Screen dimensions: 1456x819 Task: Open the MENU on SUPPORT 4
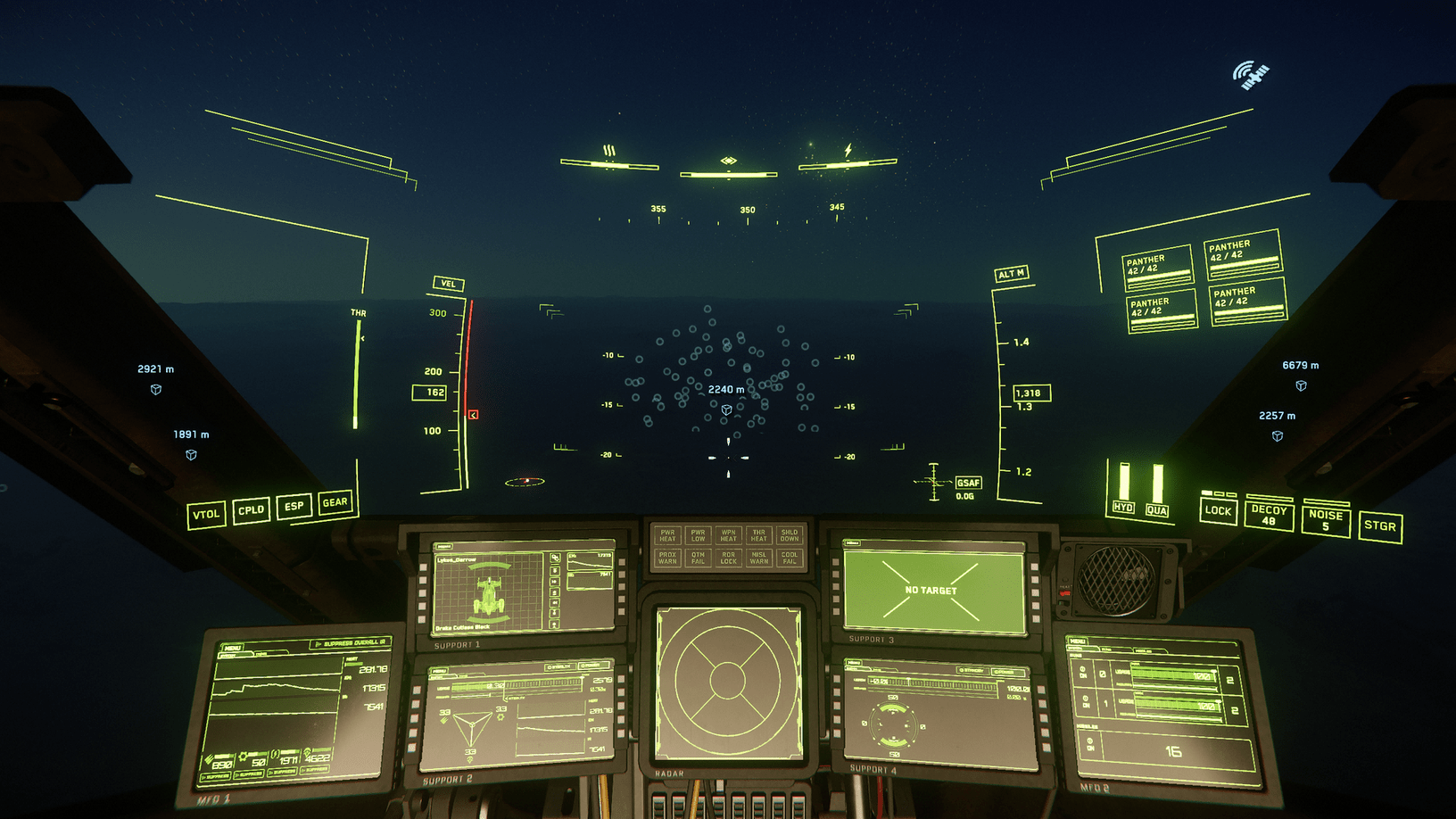point(854,662)
